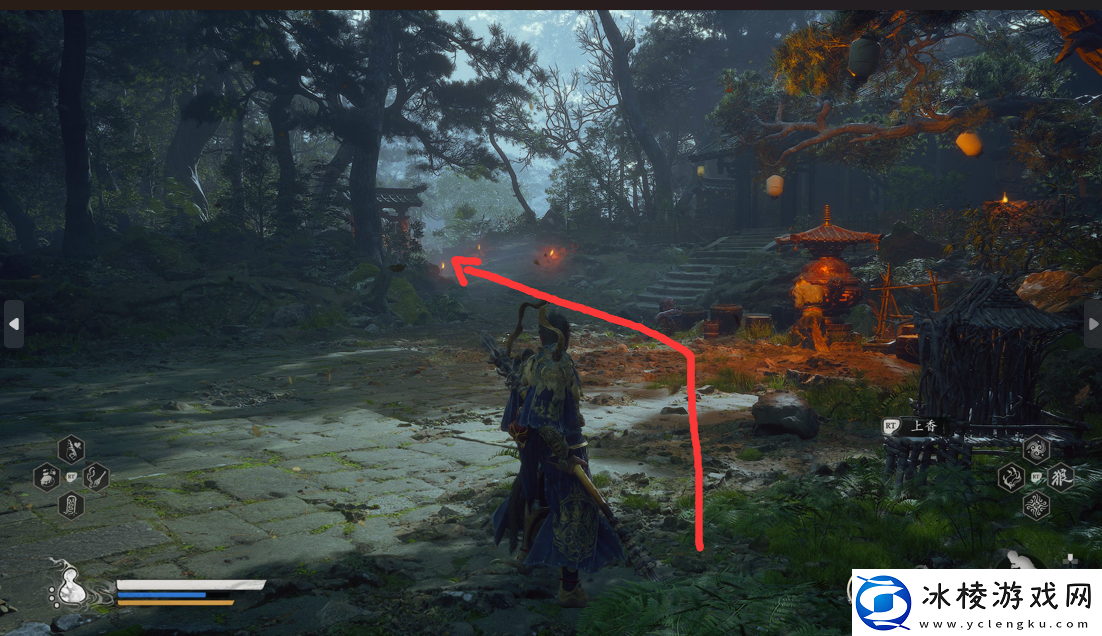Go to previous image with left arrow
Image resolution: width=1102 pixels, height=636 pixels.
(x=13, y=324)
